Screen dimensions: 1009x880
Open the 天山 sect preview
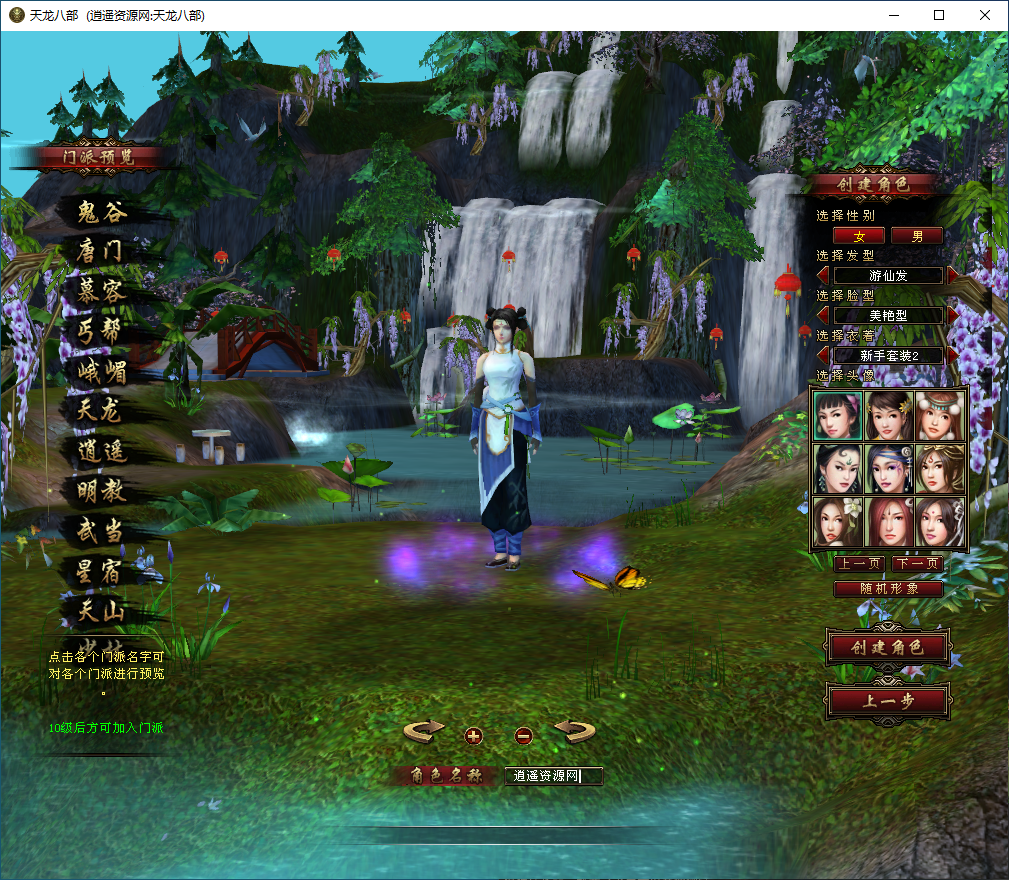tap(100, 609)
